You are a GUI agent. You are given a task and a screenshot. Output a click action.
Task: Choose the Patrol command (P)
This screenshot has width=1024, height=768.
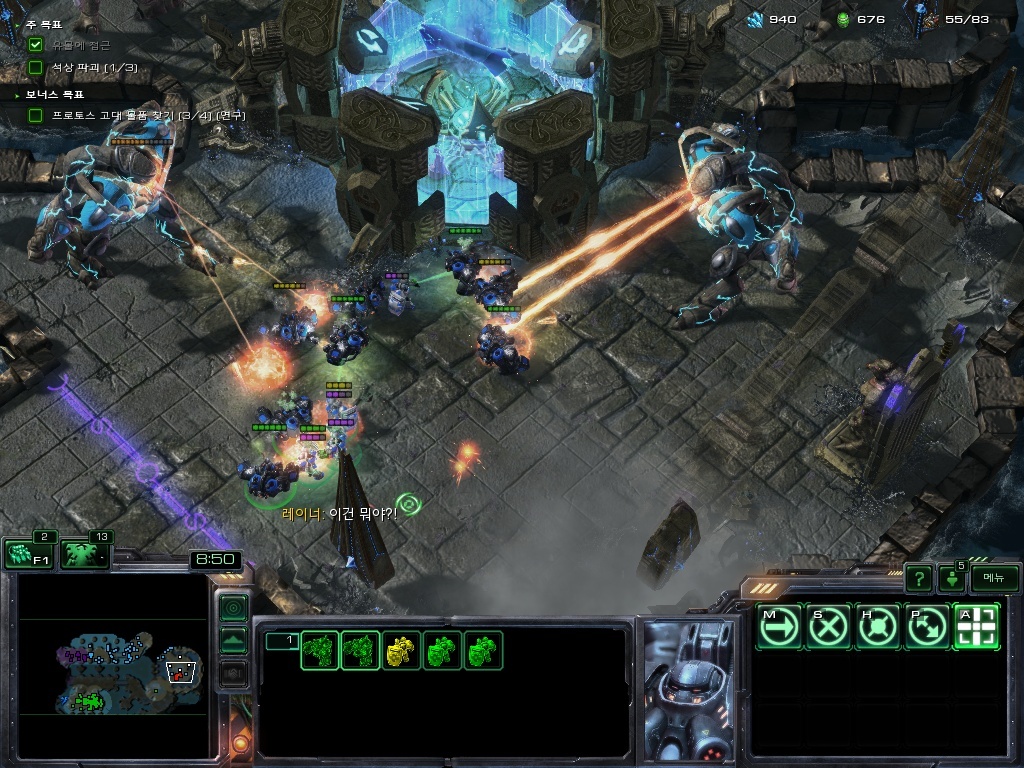tap(927, 627)
